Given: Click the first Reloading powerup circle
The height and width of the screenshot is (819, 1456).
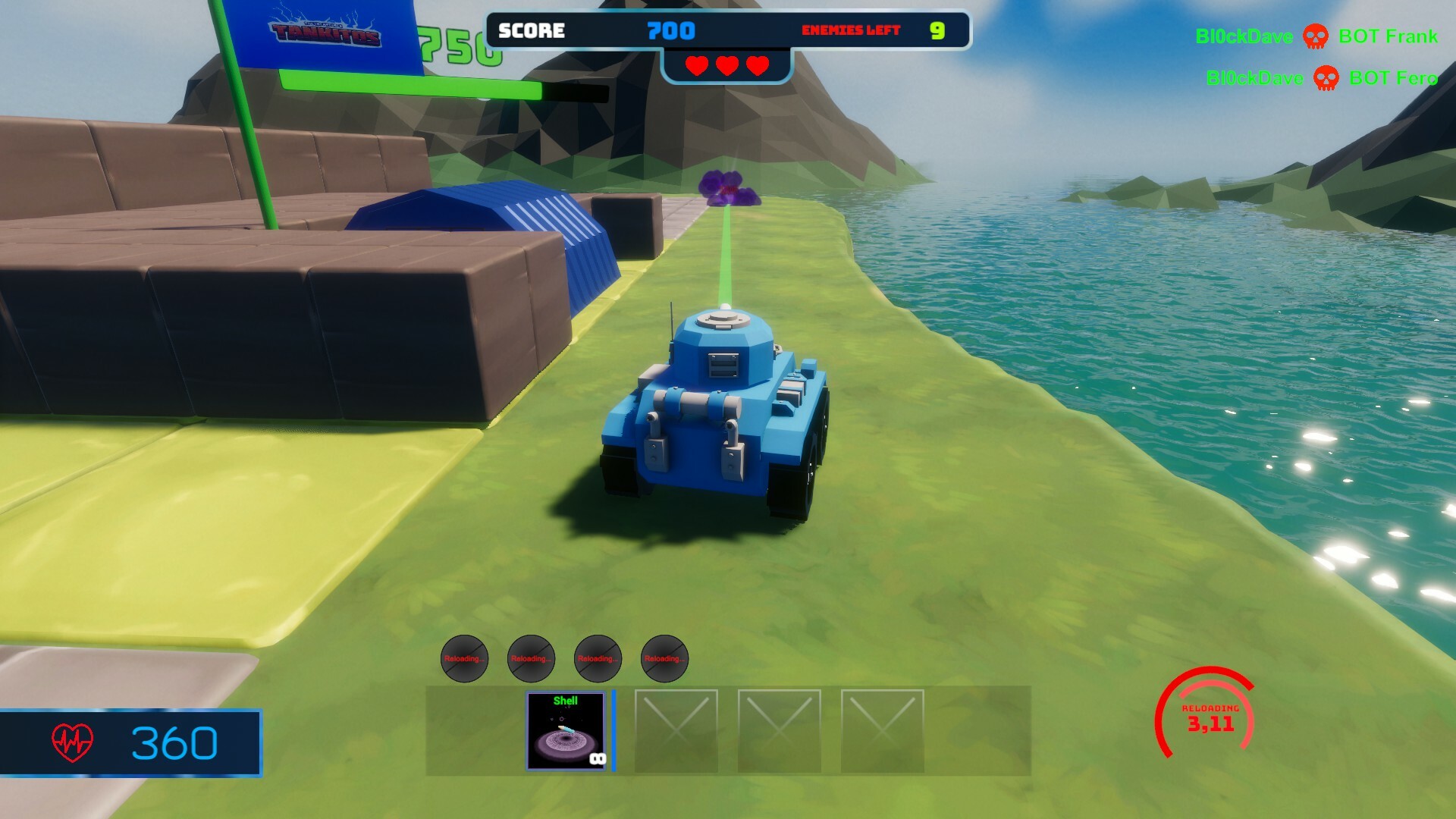Looking at the screenshot, I should point(463,659).
